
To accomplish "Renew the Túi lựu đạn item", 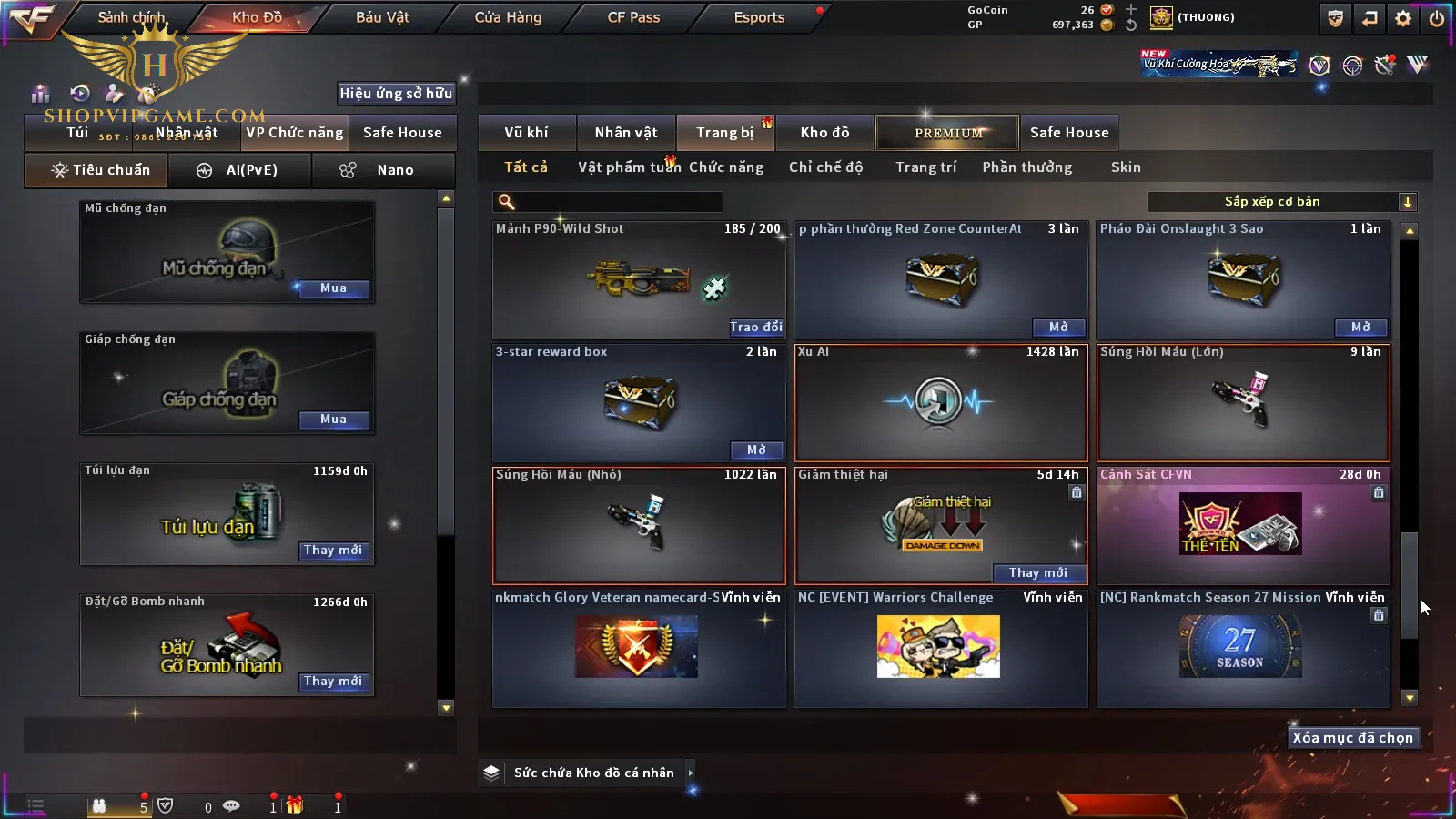I will [333, 551].
